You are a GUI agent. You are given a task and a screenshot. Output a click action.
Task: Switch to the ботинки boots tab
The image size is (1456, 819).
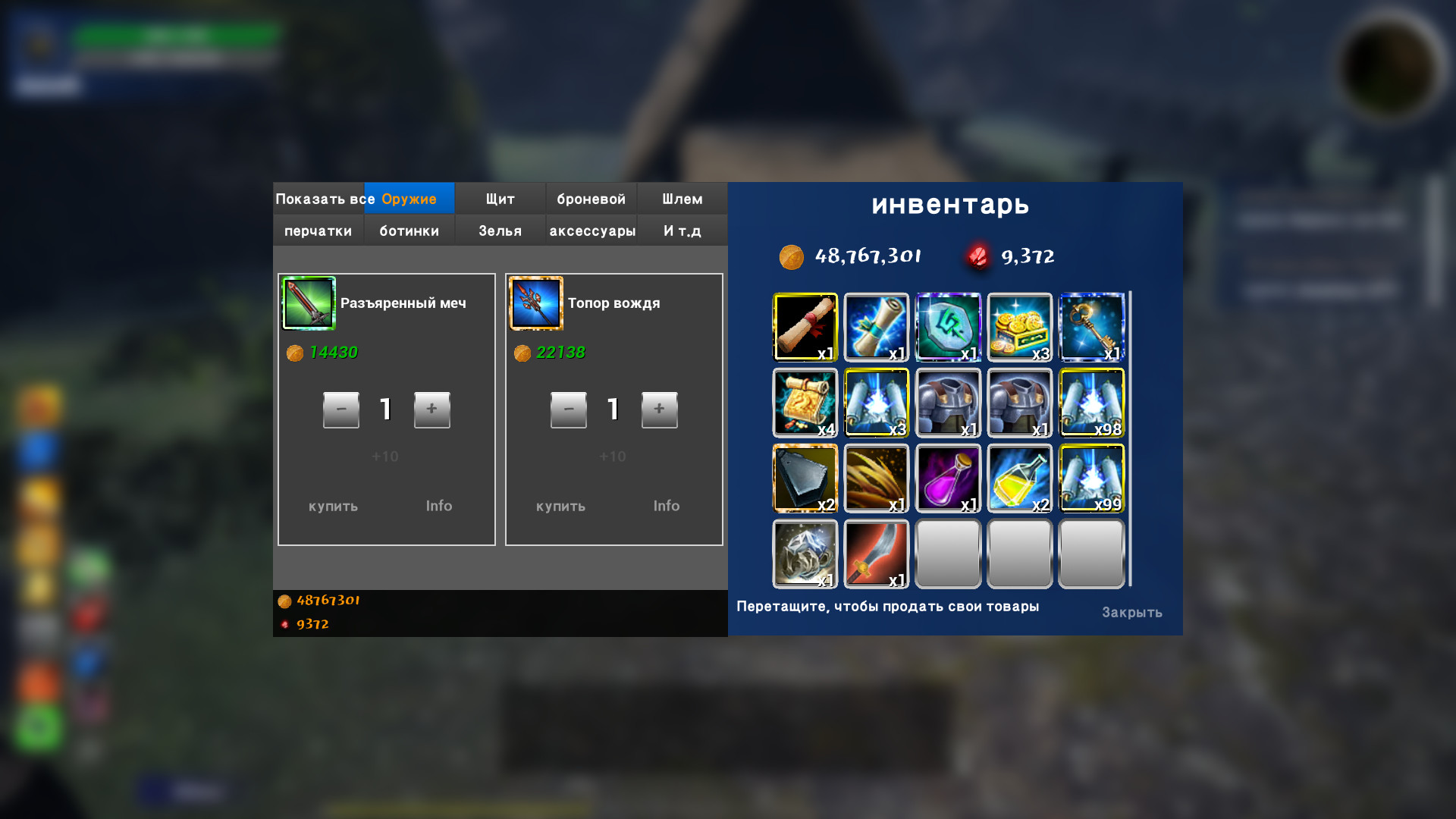(409, 231)
